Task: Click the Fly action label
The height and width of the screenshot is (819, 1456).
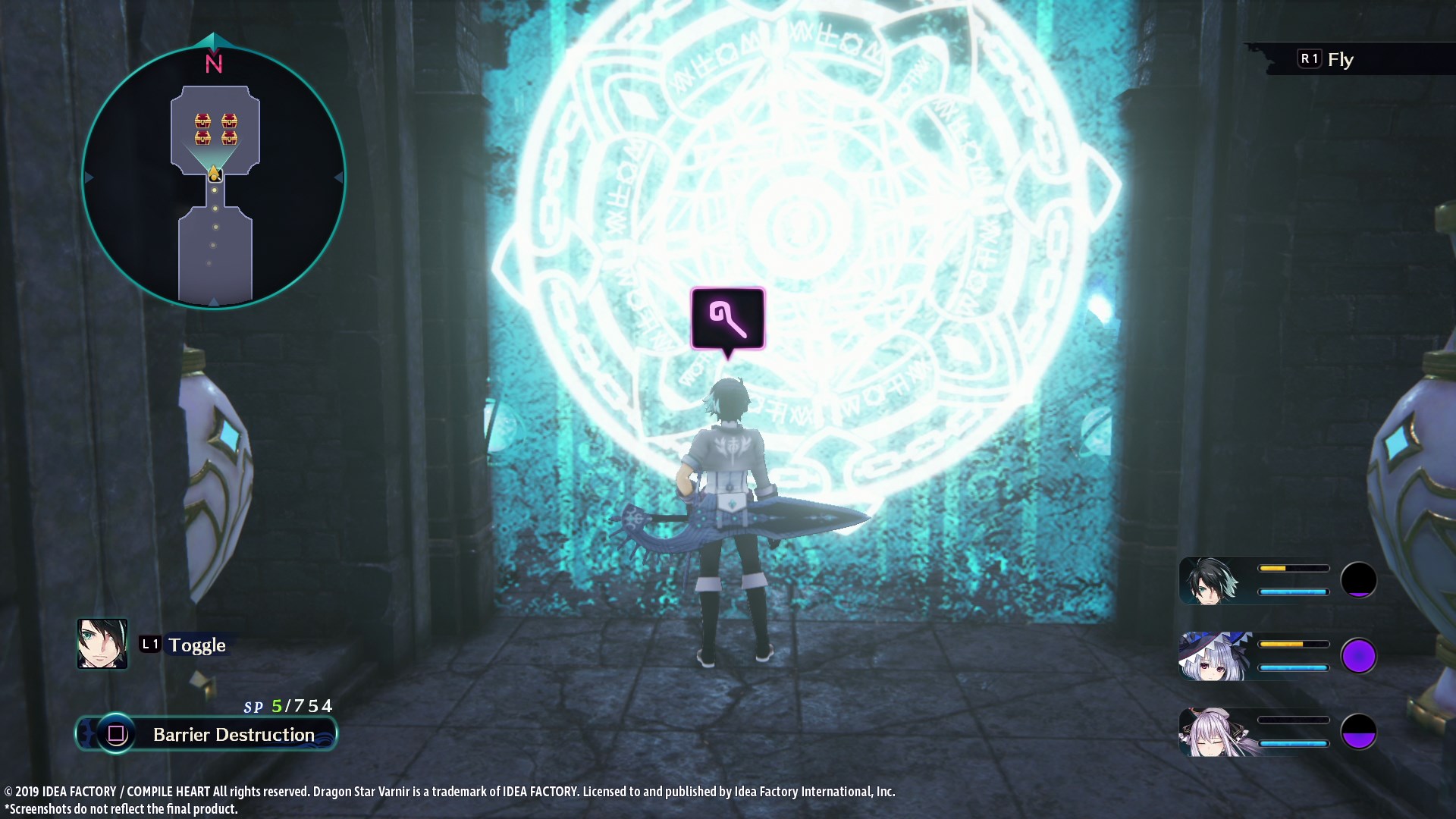Action: (1340, 59)
